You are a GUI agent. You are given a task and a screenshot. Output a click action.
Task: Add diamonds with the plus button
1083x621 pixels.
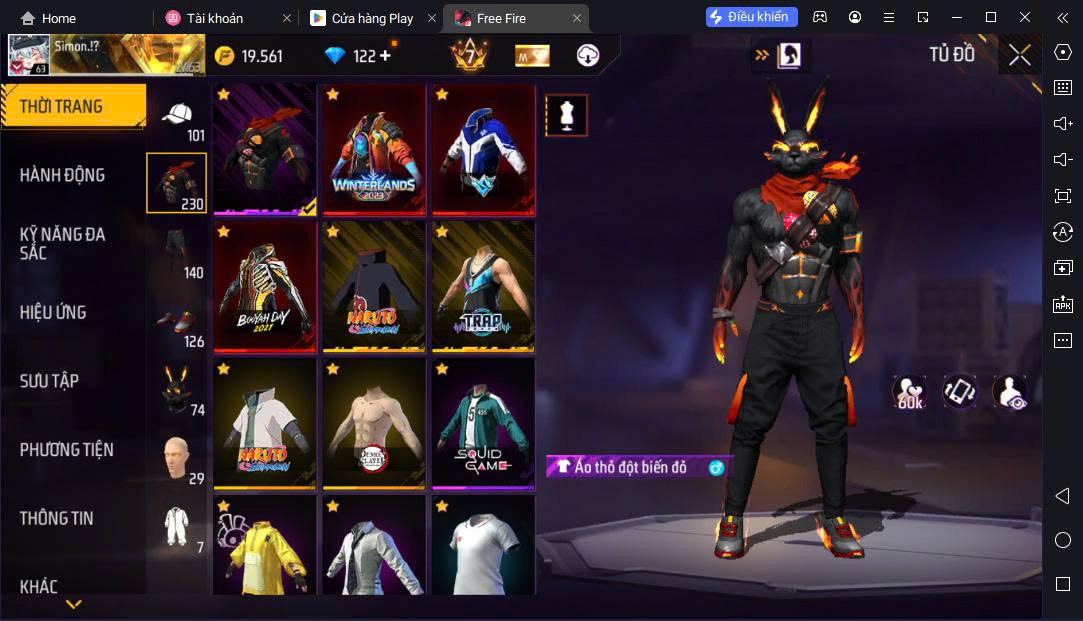[x=384, y=56]
